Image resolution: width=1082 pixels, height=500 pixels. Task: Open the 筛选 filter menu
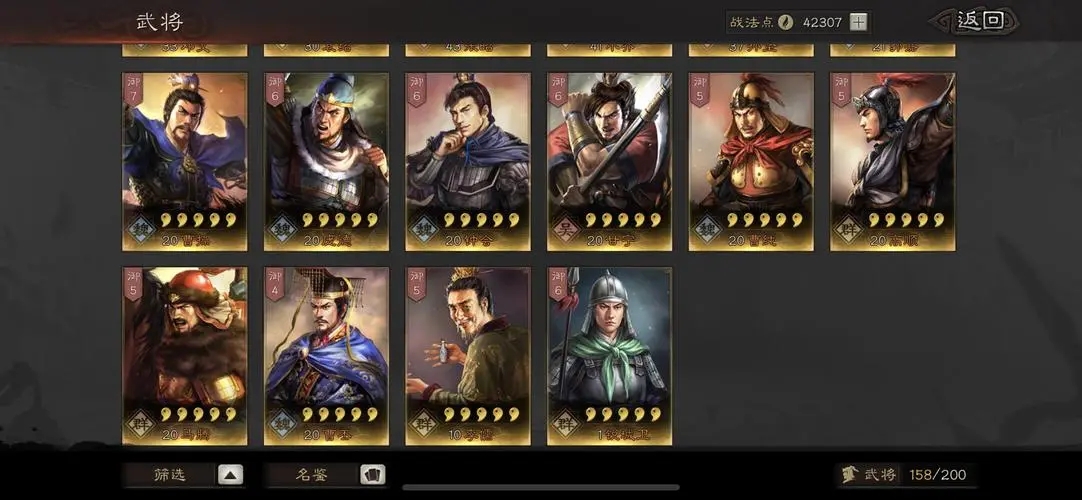(x=183, y=475)
